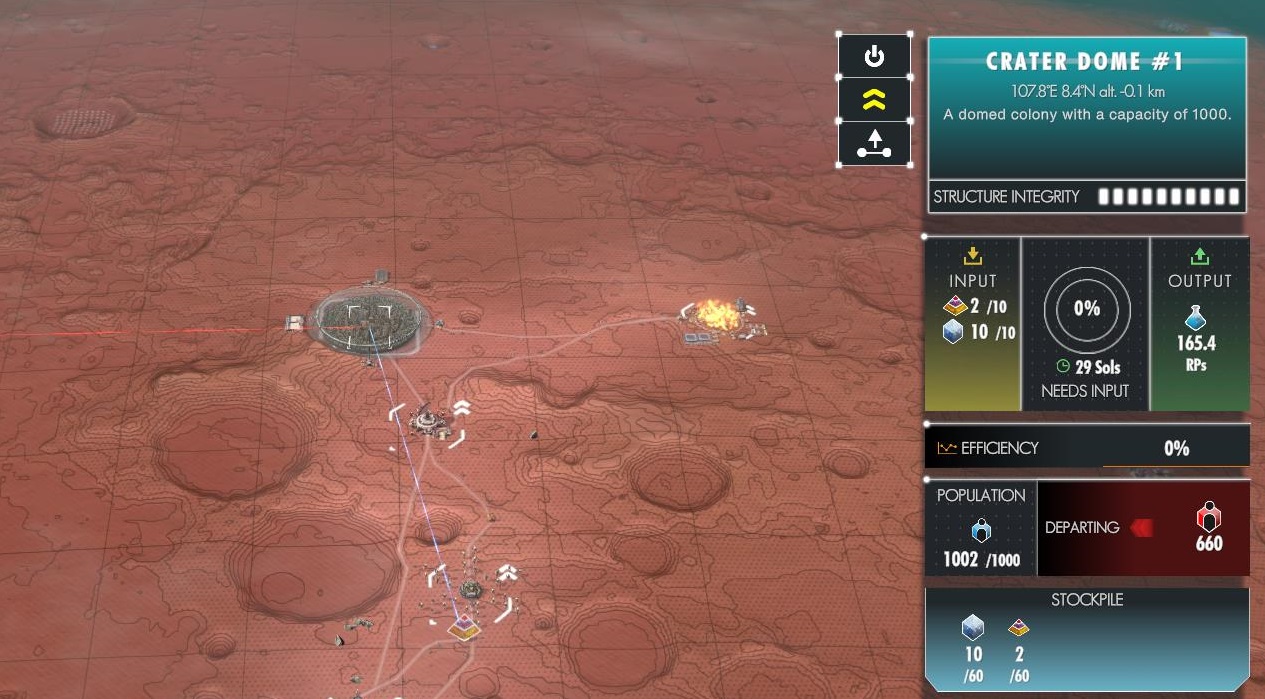Click the yellow double-chevron upgrade button
This screenshot has height=699, width=1265.
874,99
